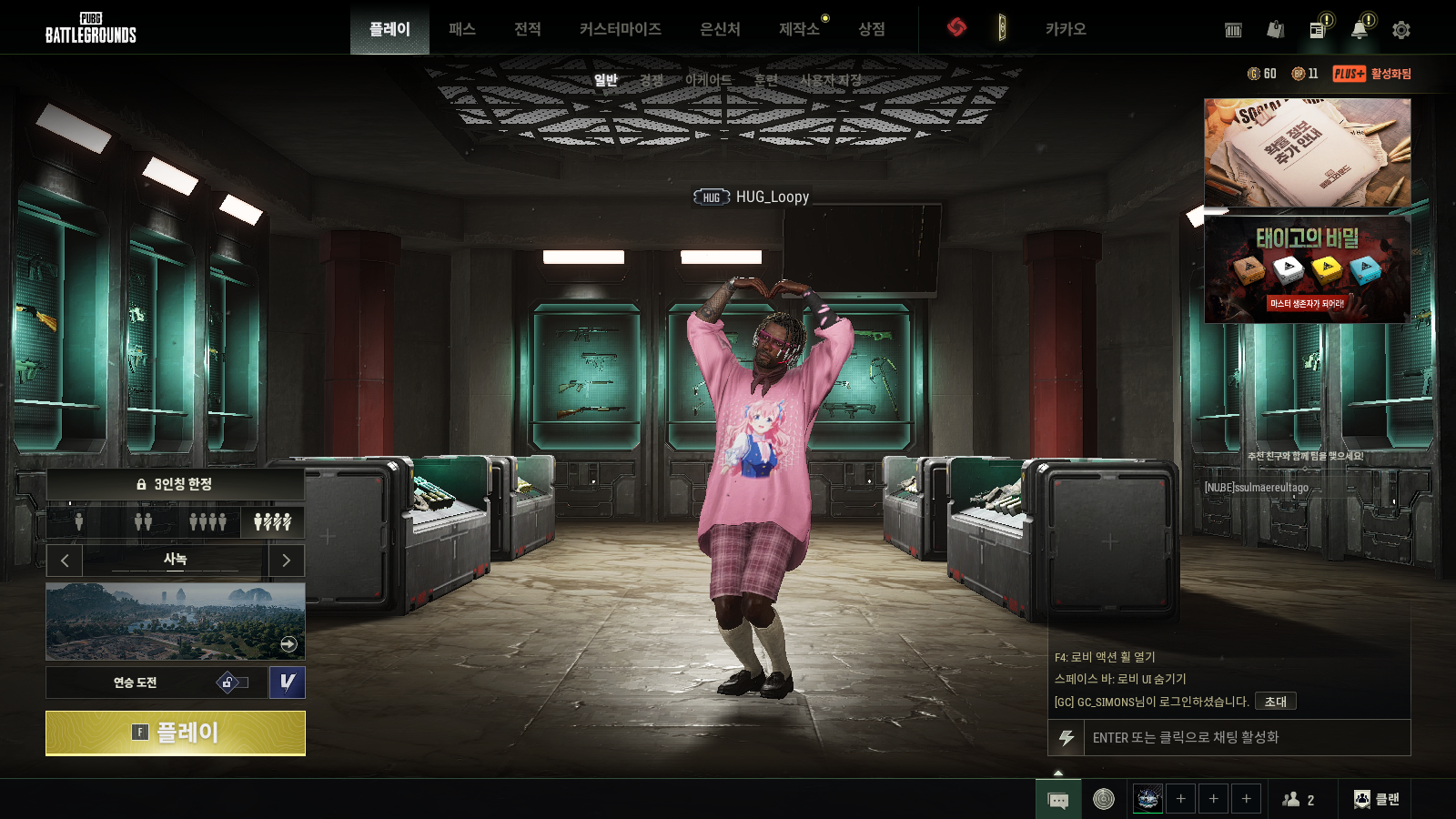The width and height of the screenshot is (1456, 819).
Task: Open the 전적 career tab
Action: [528, 29]
